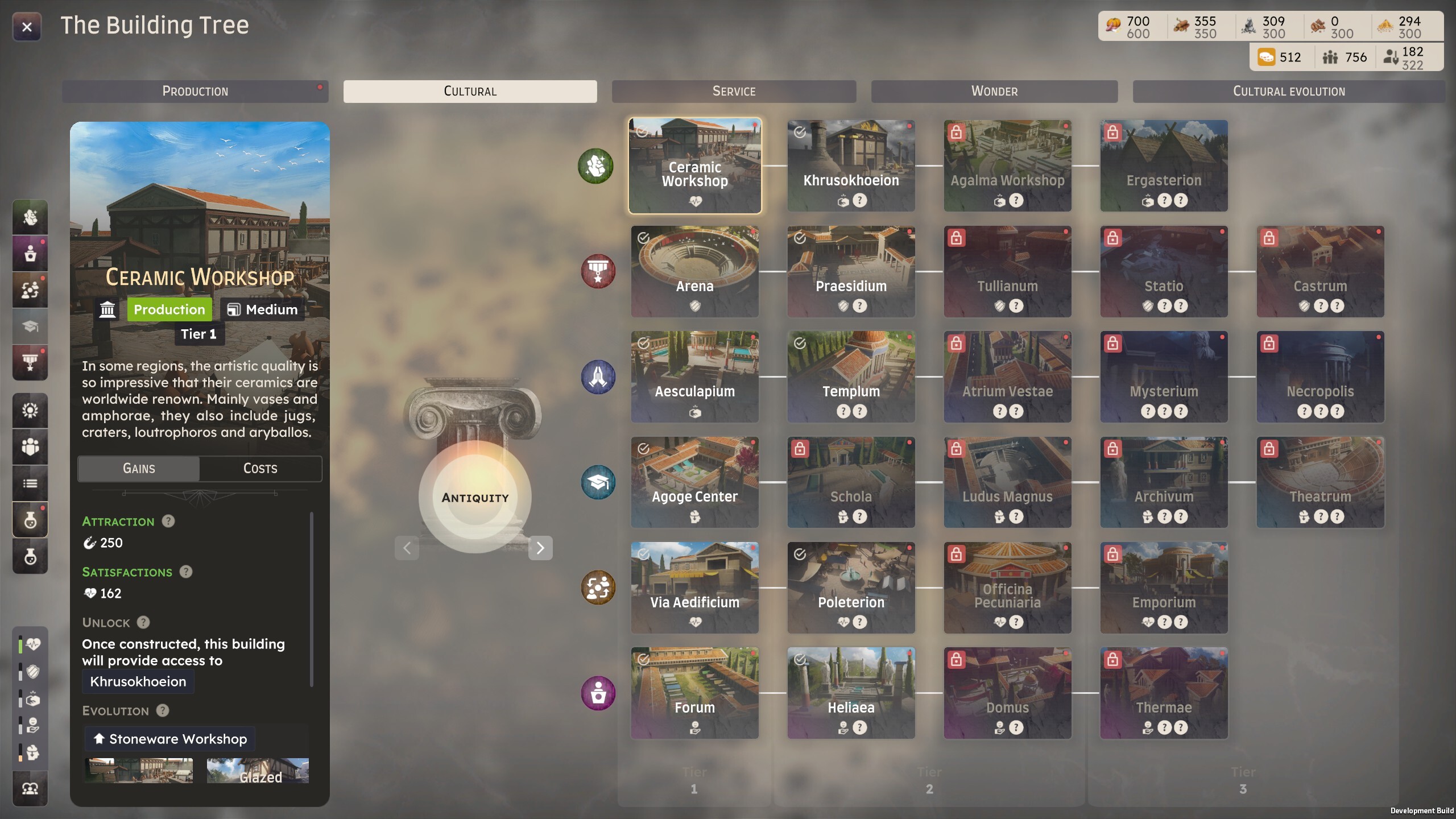Switch to the Service tab
Image resolution: width=1456 pixels, height=819 pixels.
(733, 91)
